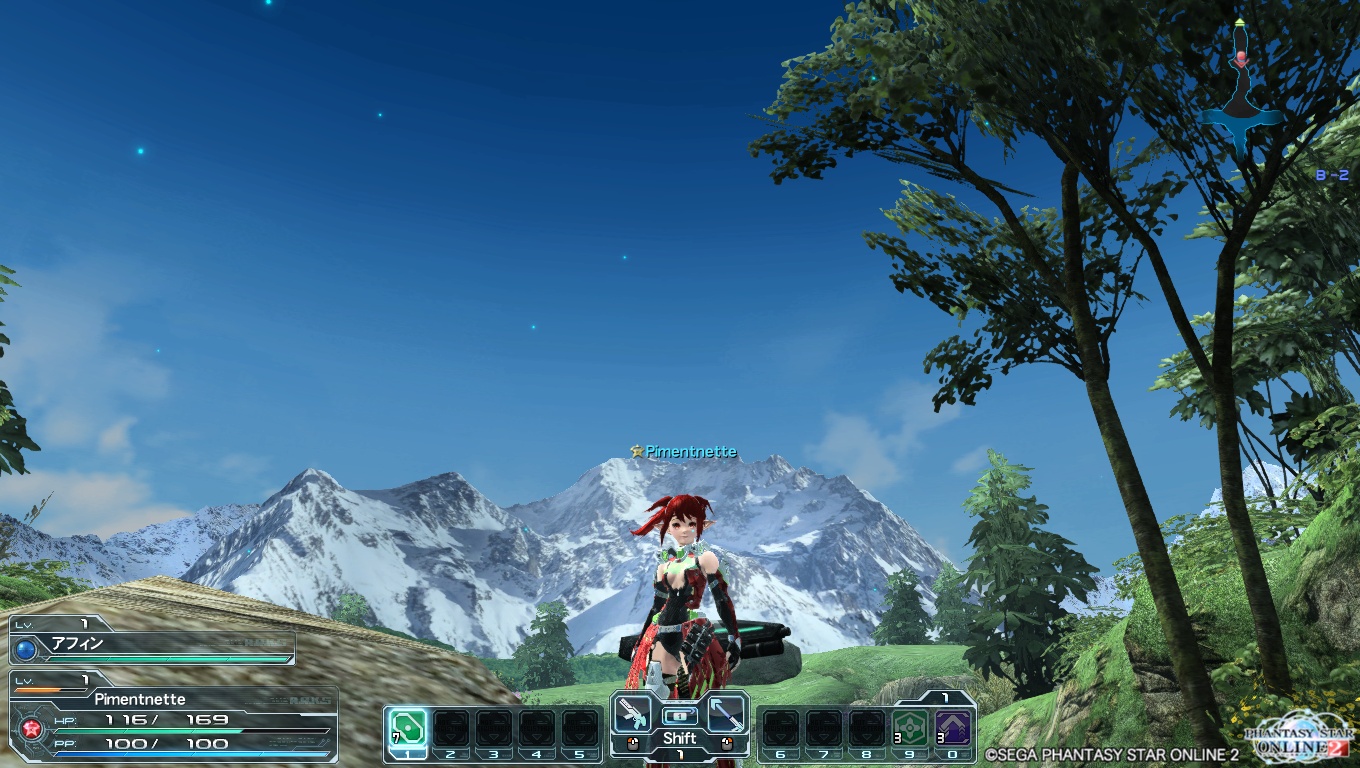Activate the purple arrow item in slot 0
The width and height of the screenshot is (1360, 768).
click(x=951, y=727)
